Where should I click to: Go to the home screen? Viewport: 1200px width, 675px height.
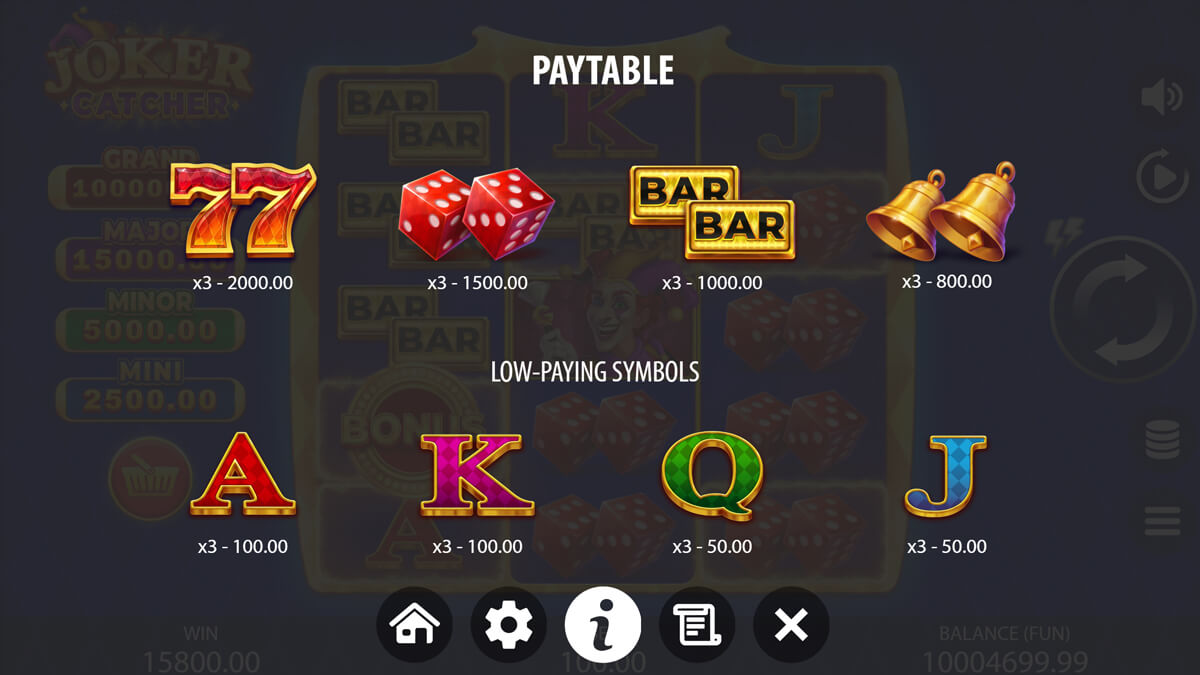pos(414,625)
